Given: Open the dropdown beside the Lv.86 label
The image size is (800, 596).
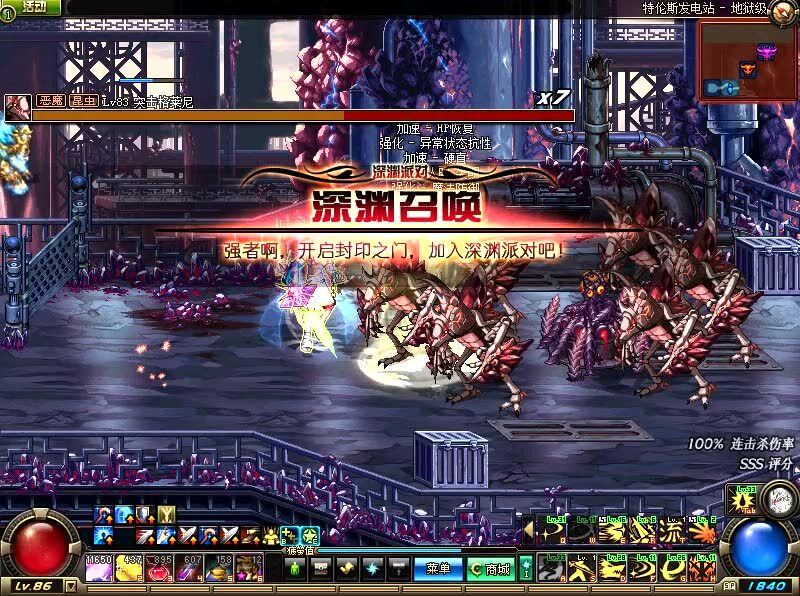Looking at the screenshot, I should coord(69,586).
